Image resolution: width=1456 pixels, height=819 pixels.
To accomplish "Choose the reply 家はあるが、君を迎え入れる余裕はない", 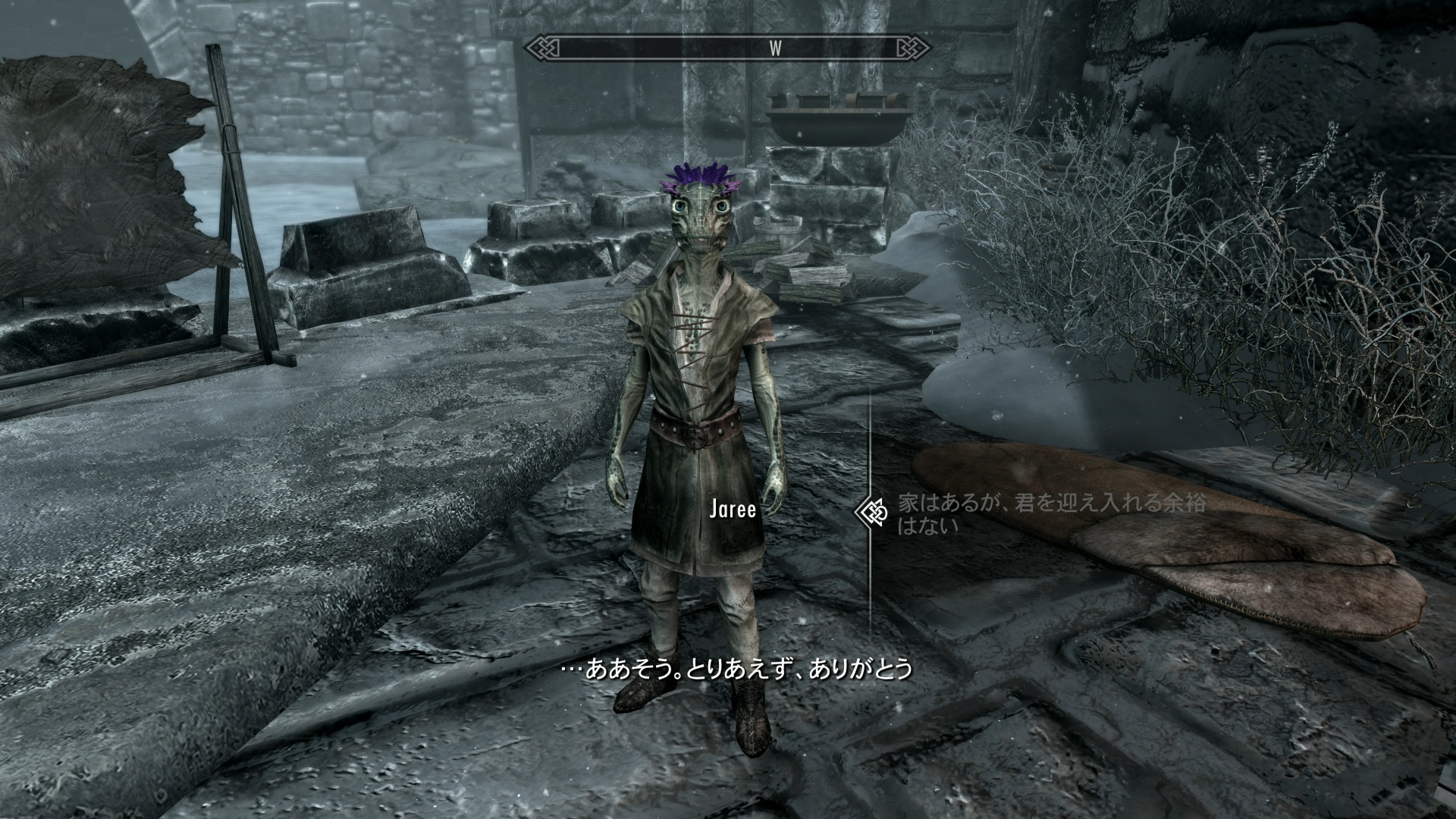I will click(1050, 513).
